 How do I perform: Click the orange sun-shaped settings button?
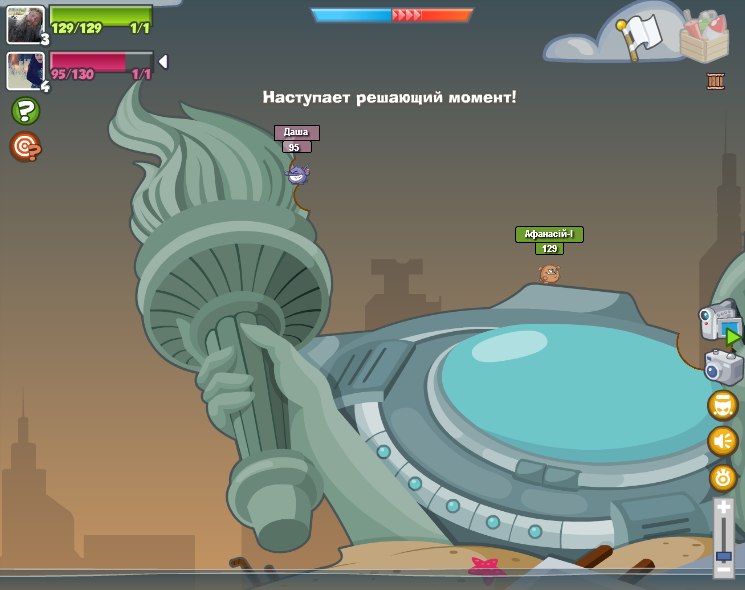(723, 477)
